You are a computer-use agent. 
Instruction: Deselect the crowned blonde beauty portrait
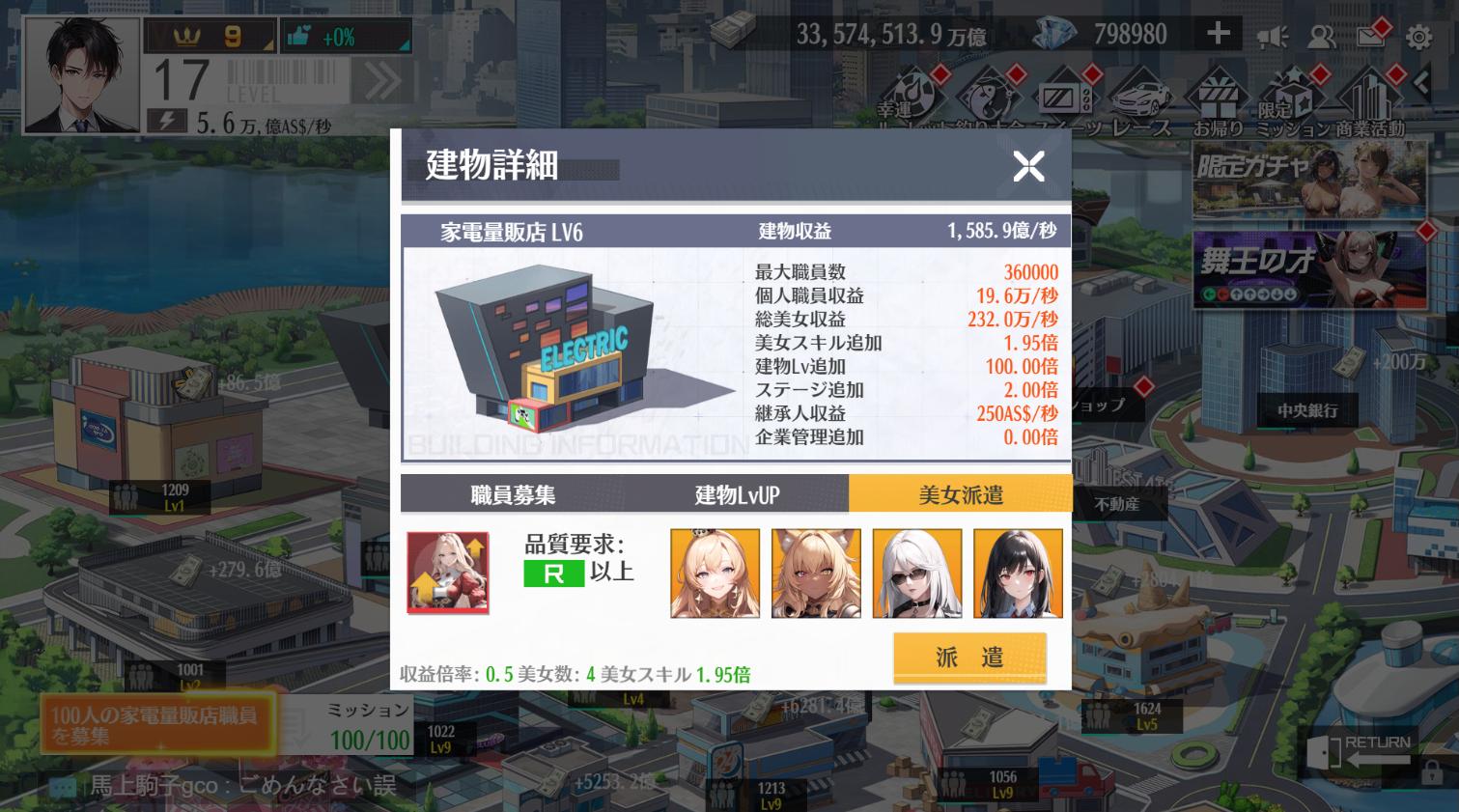pyautogui.click(x=714, y=572)
